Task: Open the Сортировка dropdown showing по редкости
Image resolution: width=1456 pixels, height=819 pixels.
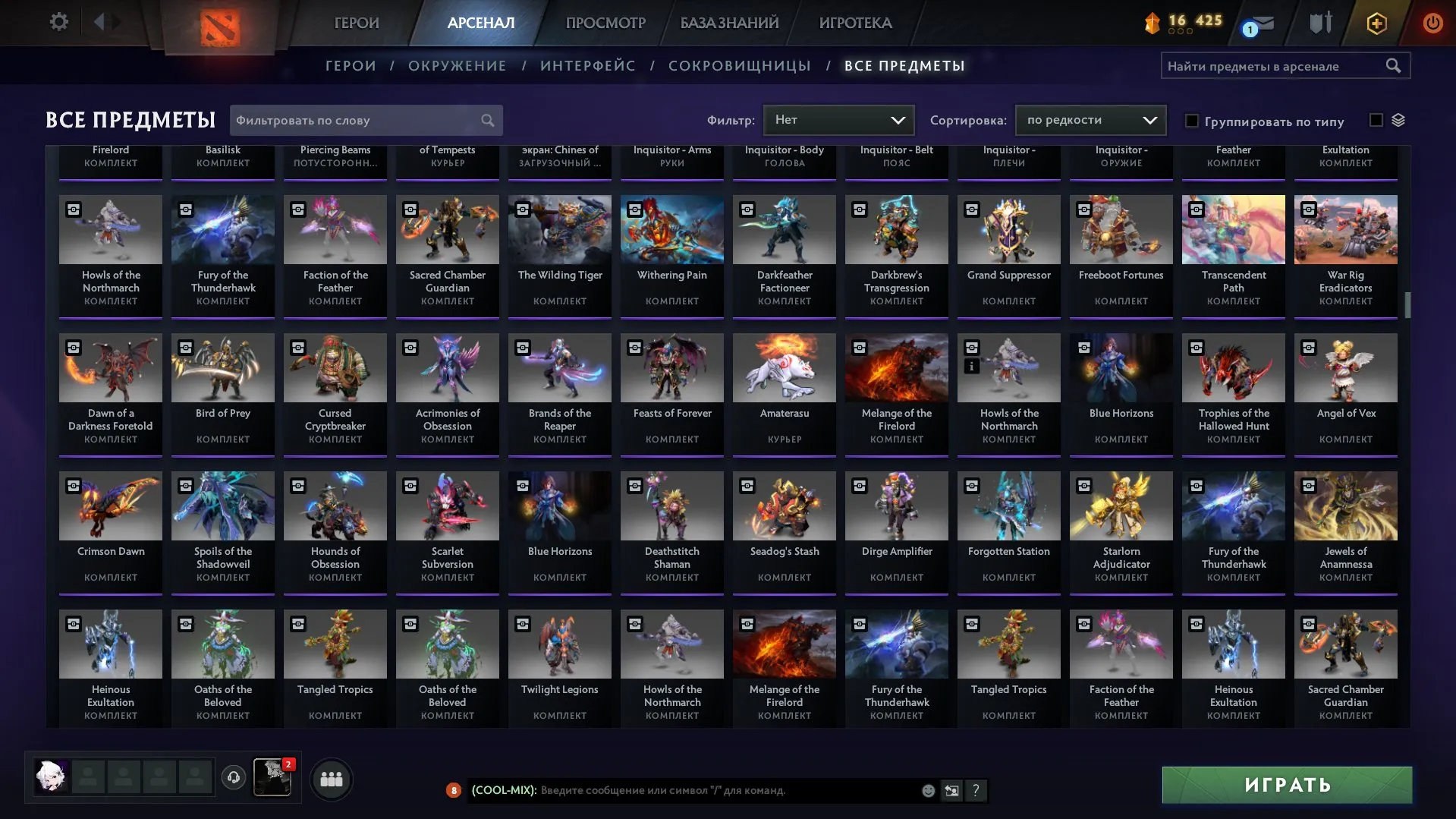Action: (1090, 120)
